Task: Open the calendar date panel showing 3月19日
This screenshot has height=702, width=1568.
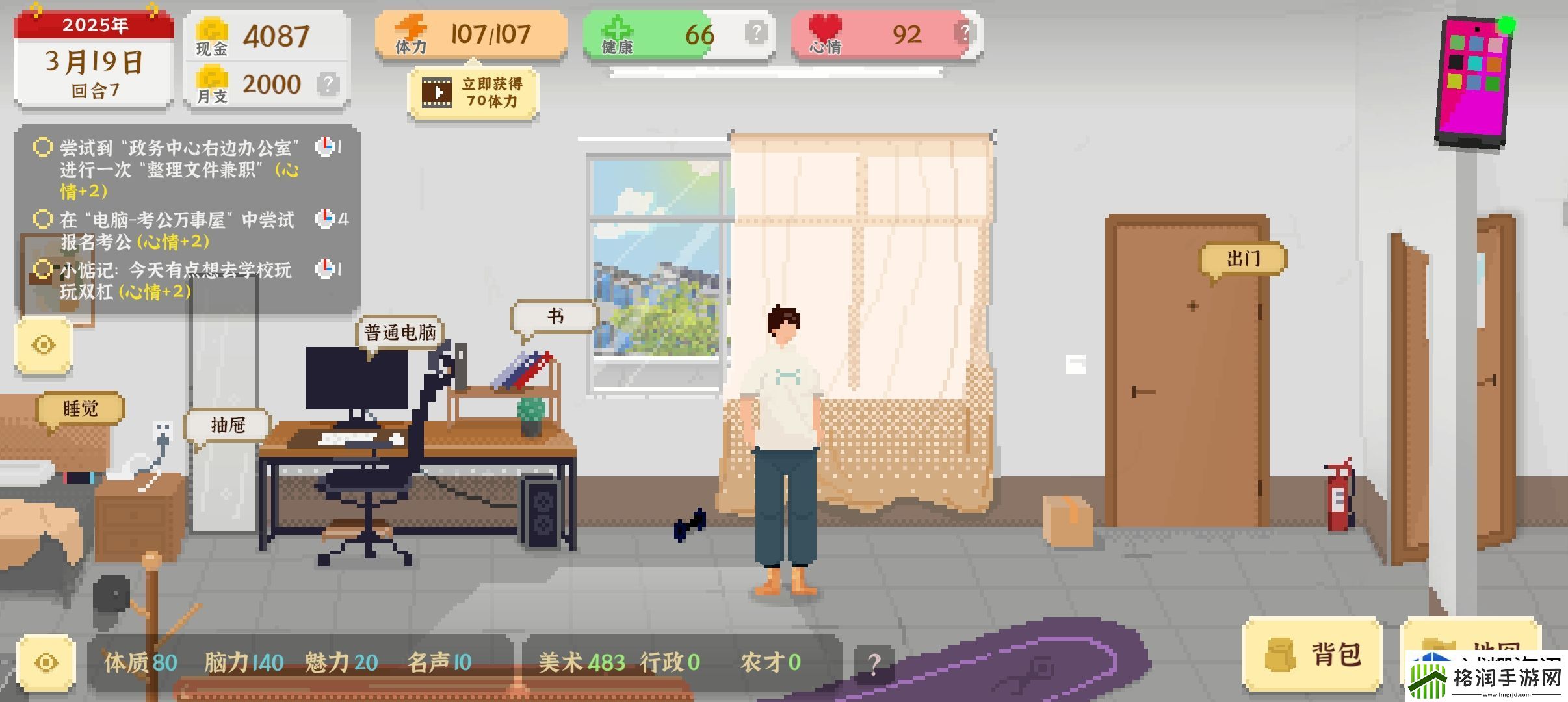Action: (94, 62)
